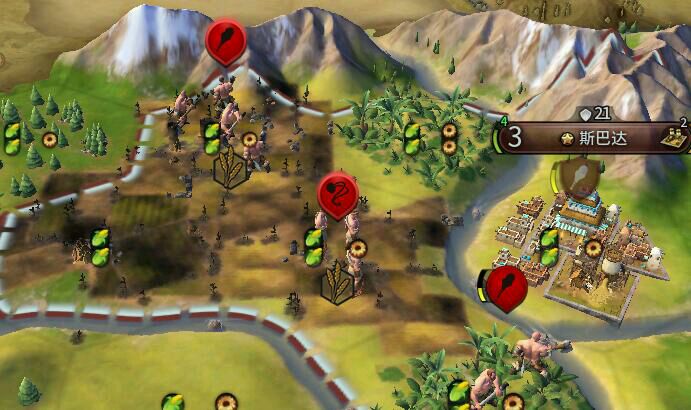The image size is (691, 410).
Task: Select the red barbarian slinger unit flag
Action: tap(338, 192)
